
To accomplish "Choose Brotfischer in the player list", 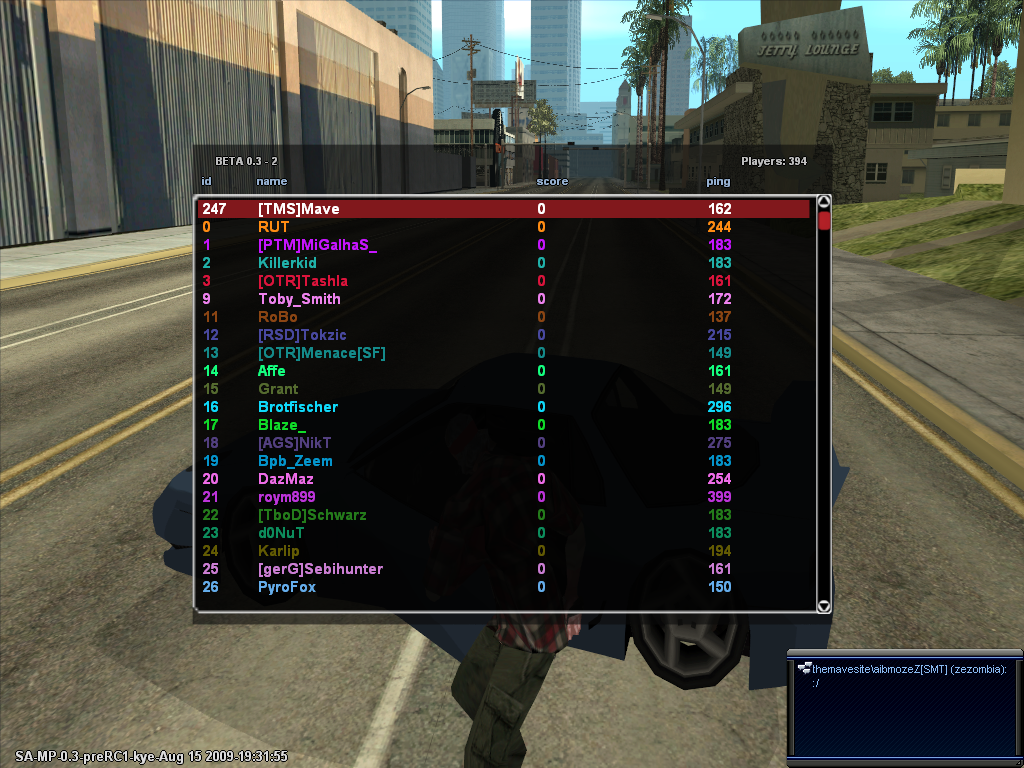I will [x=298, y=407].
